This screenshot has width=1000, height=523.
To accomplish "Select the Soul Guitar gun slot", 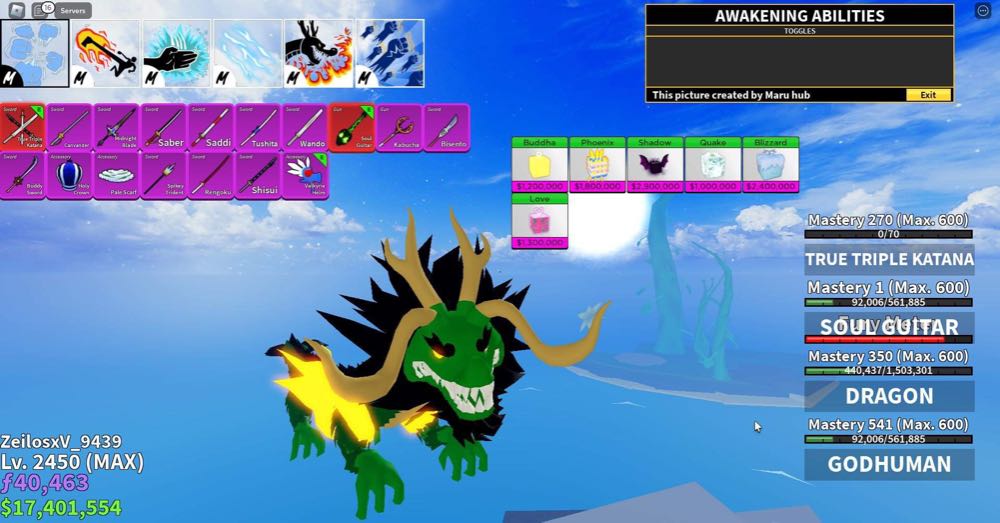I will tap(351, 127).
